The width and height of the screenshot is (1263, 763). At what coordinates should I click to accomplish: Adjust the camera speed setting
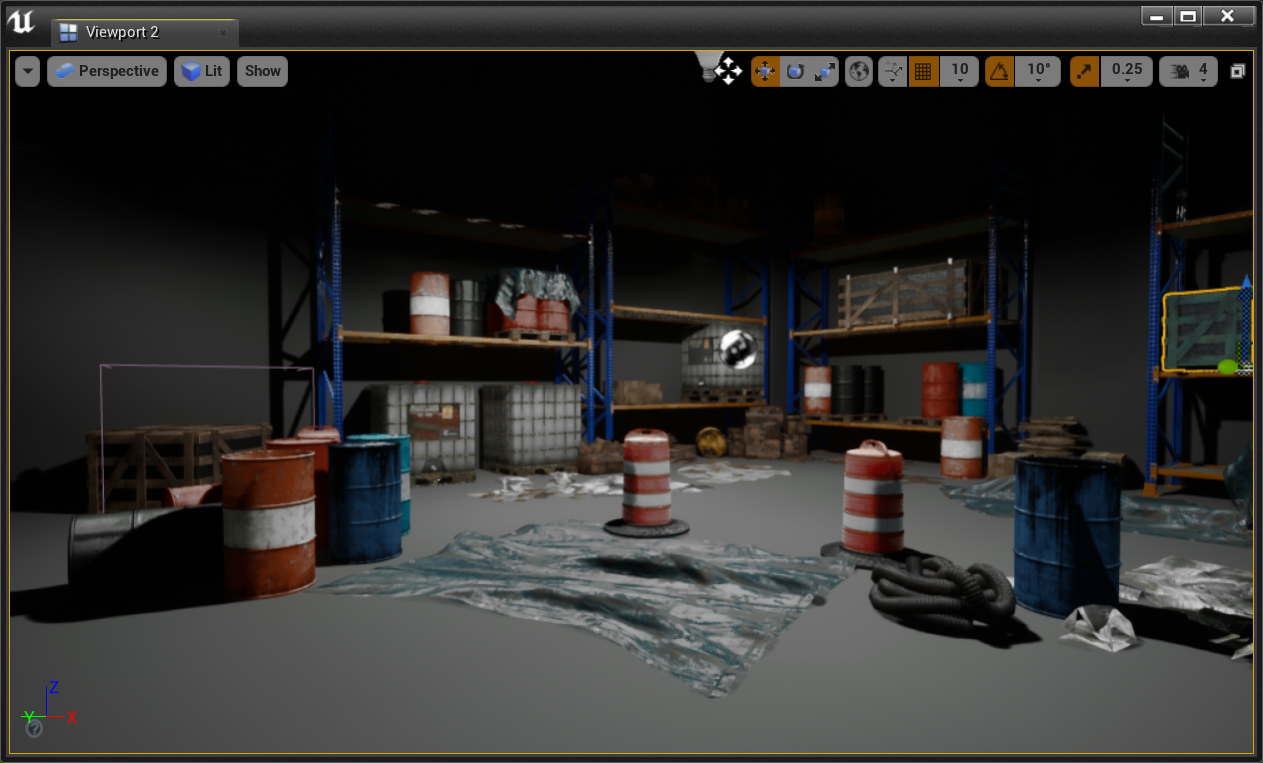[1188, 71]
